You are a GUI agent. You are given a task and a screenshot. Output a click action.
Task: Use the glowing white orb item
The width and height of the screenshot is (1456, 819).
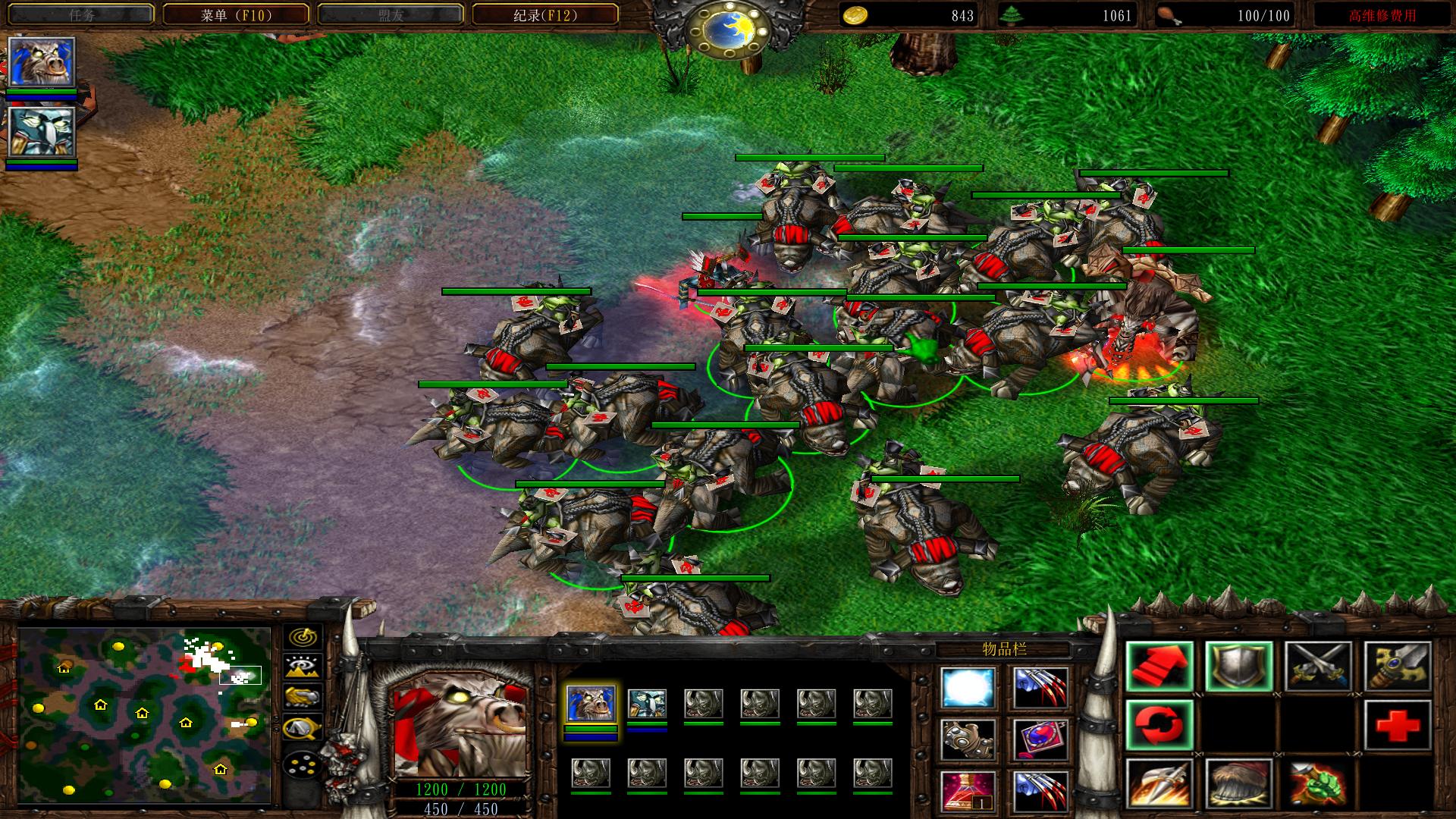point(968,689)
